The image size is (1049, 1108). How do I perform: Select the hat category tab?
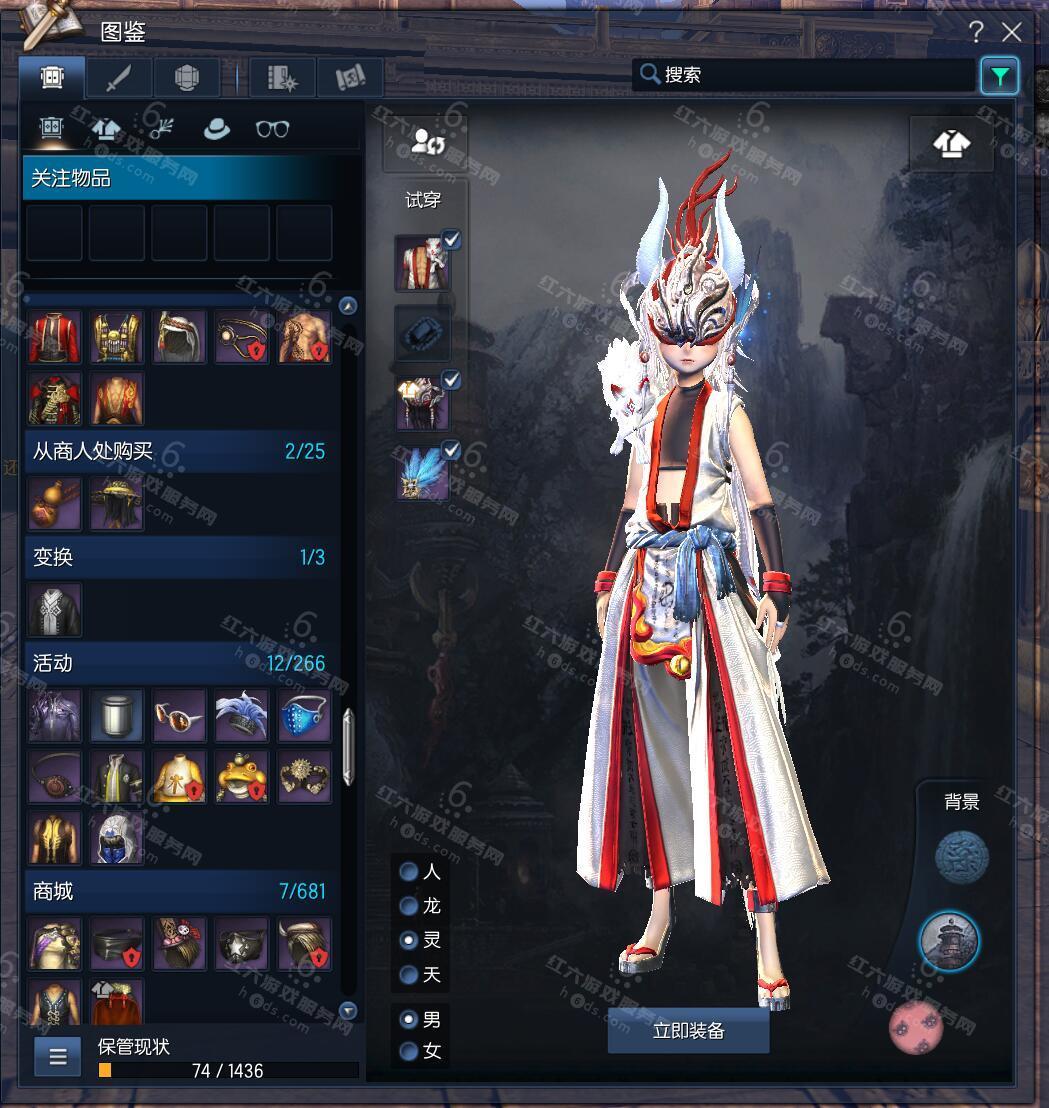tap(216, 129)
